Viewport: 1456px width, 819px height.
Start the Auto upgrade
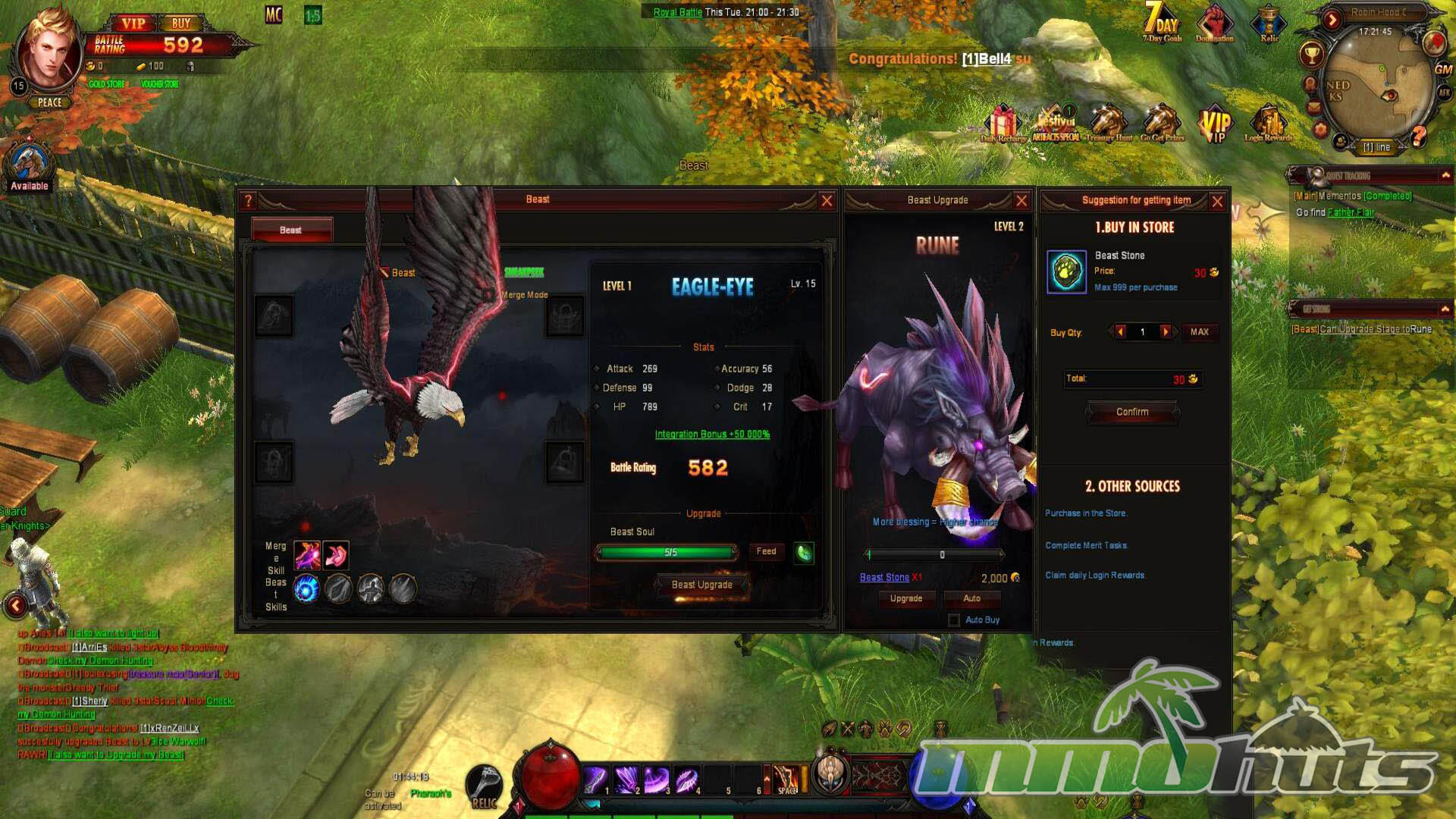(x=971, y=599)
